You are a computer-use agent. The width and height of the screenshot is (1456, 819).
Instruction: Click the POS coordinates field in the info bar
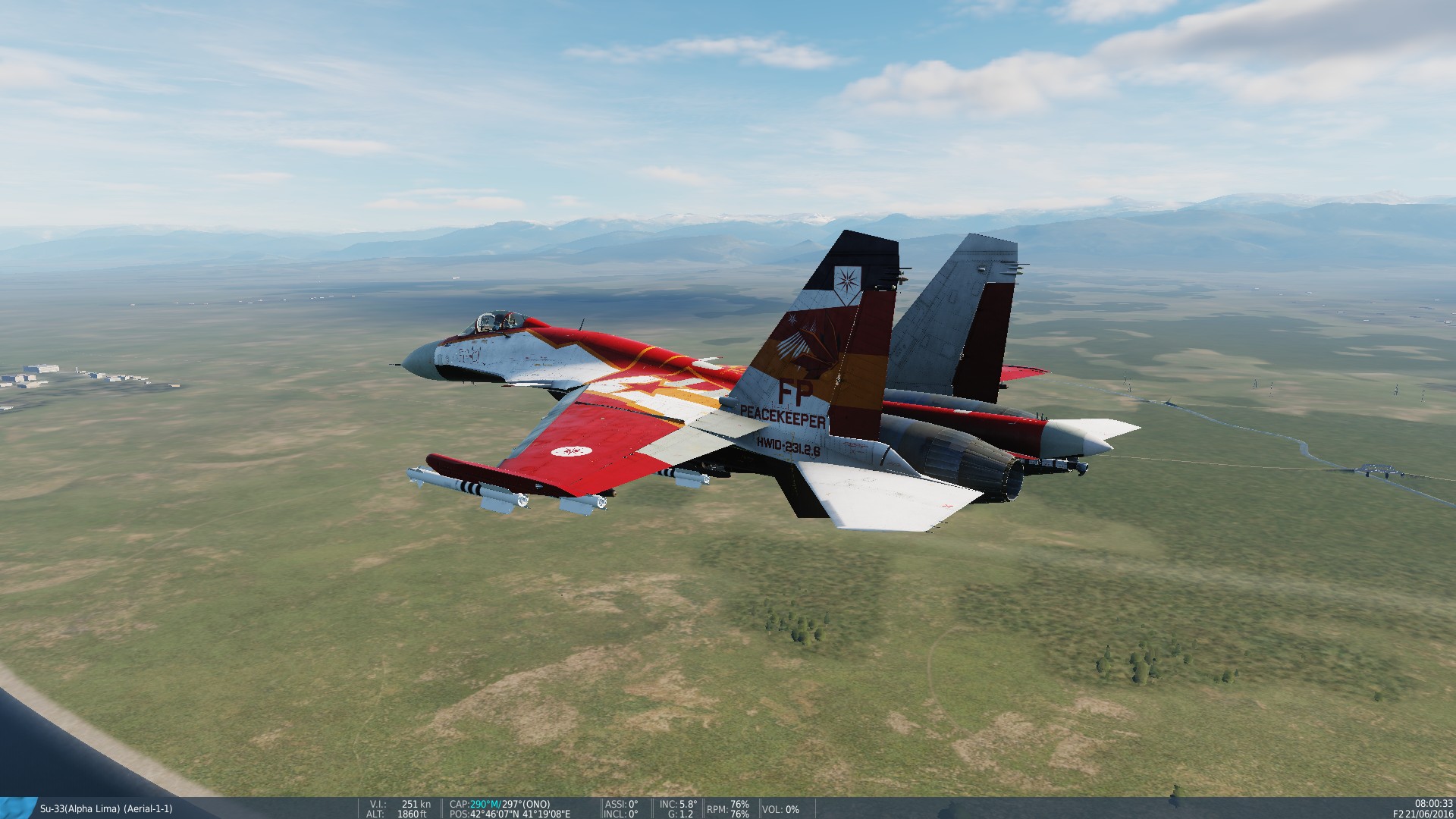(510, 814)
